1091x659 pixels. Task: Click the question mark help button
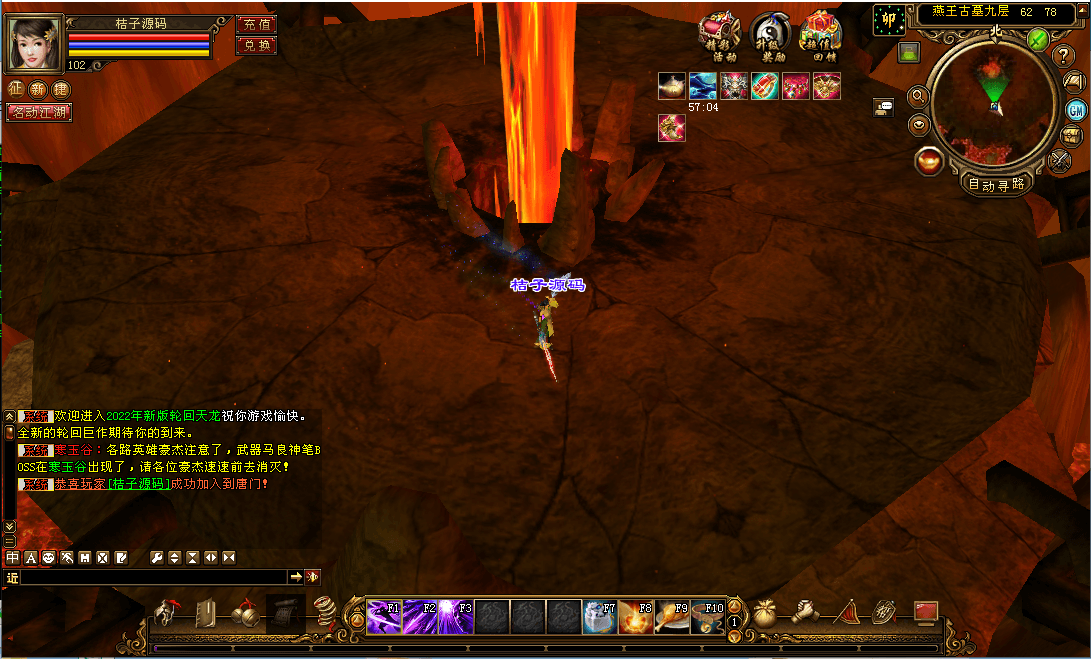(1064, 56)
